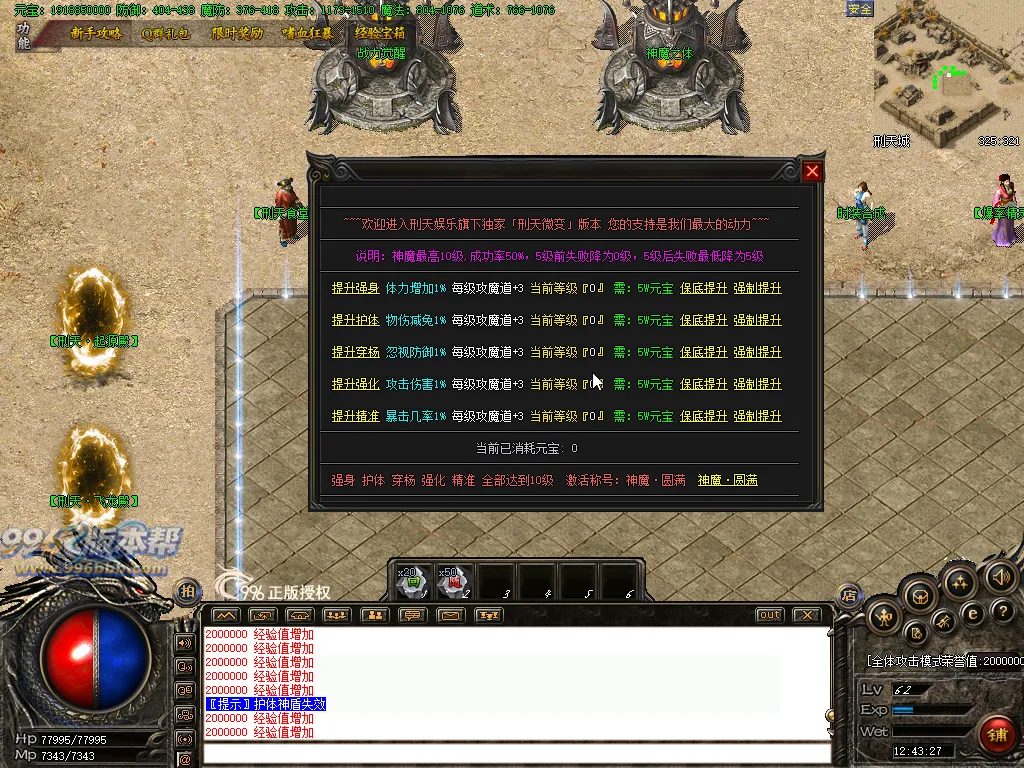Open the 新手攻略 guide menu
1024x768 pixels.
point(96,33)
